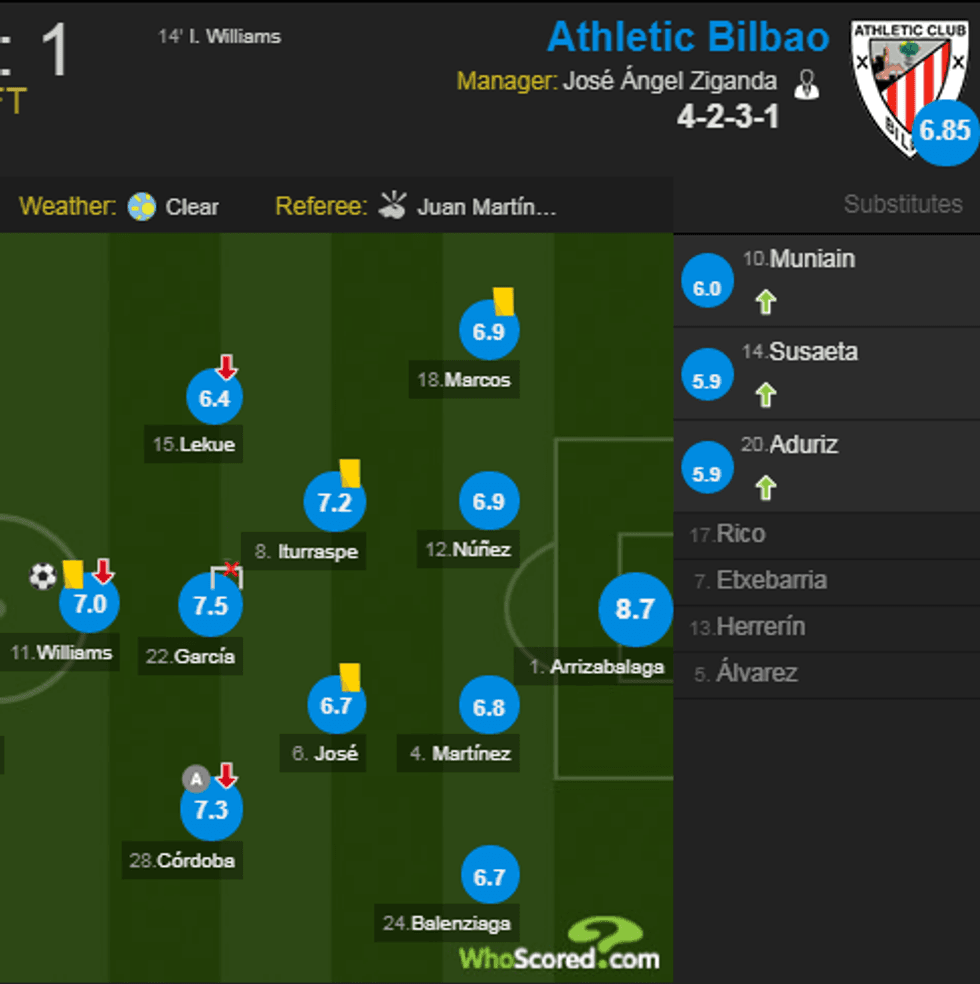This screenshot has width=980, height=984.
Task: Select Córdoba's 7.3 rating bubble
Action: [211, 810]
